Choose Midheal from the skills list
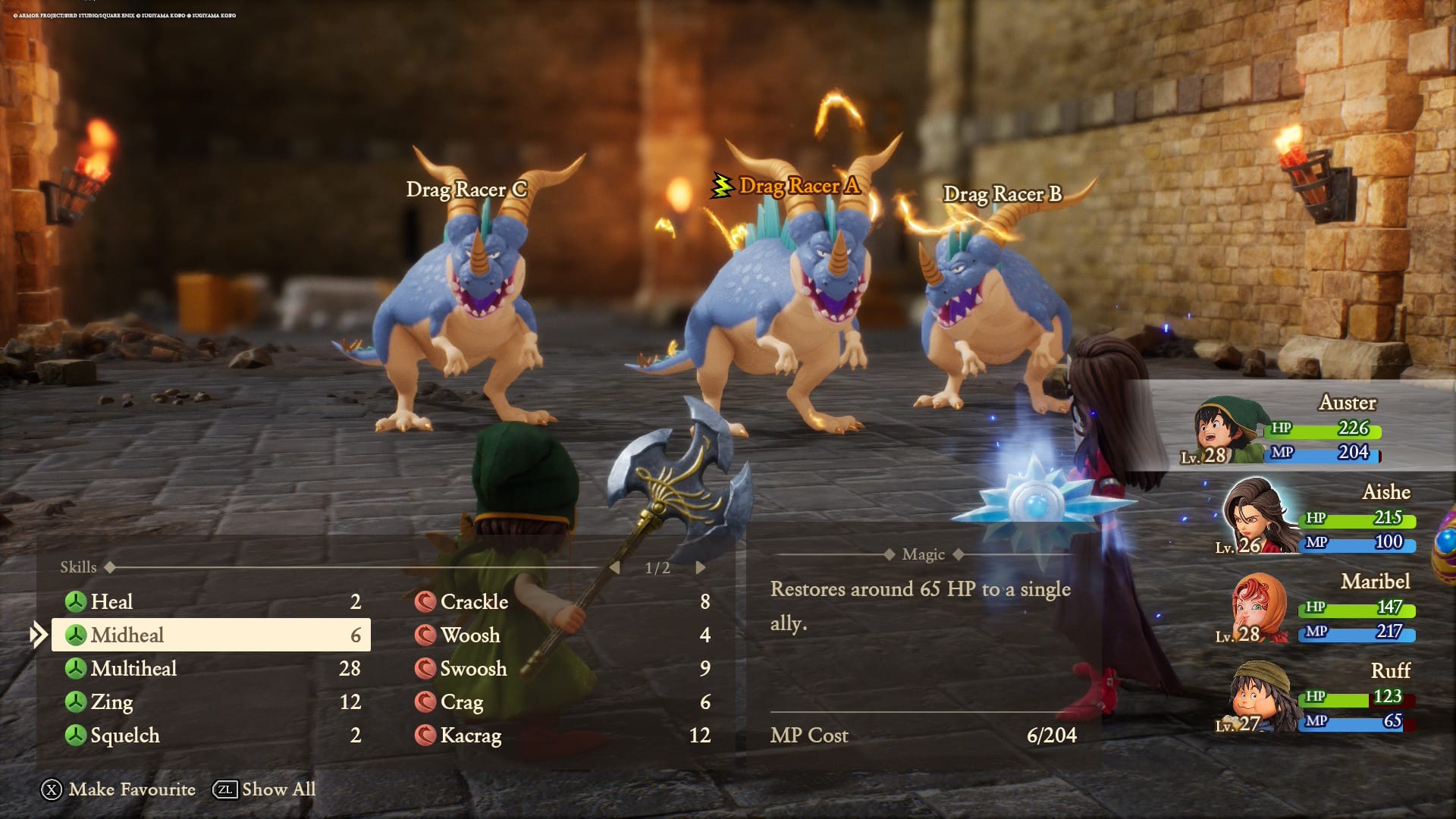The height and width of the screenshot is (819, 1456). click(x=211, y=635)
